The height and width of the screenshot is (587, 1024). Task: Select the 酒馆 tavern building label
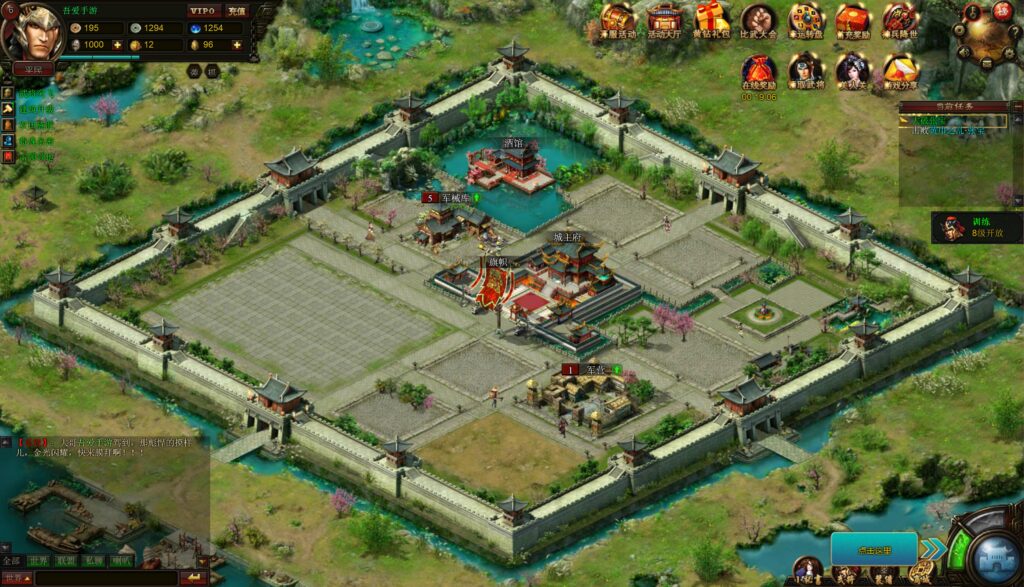513,143
